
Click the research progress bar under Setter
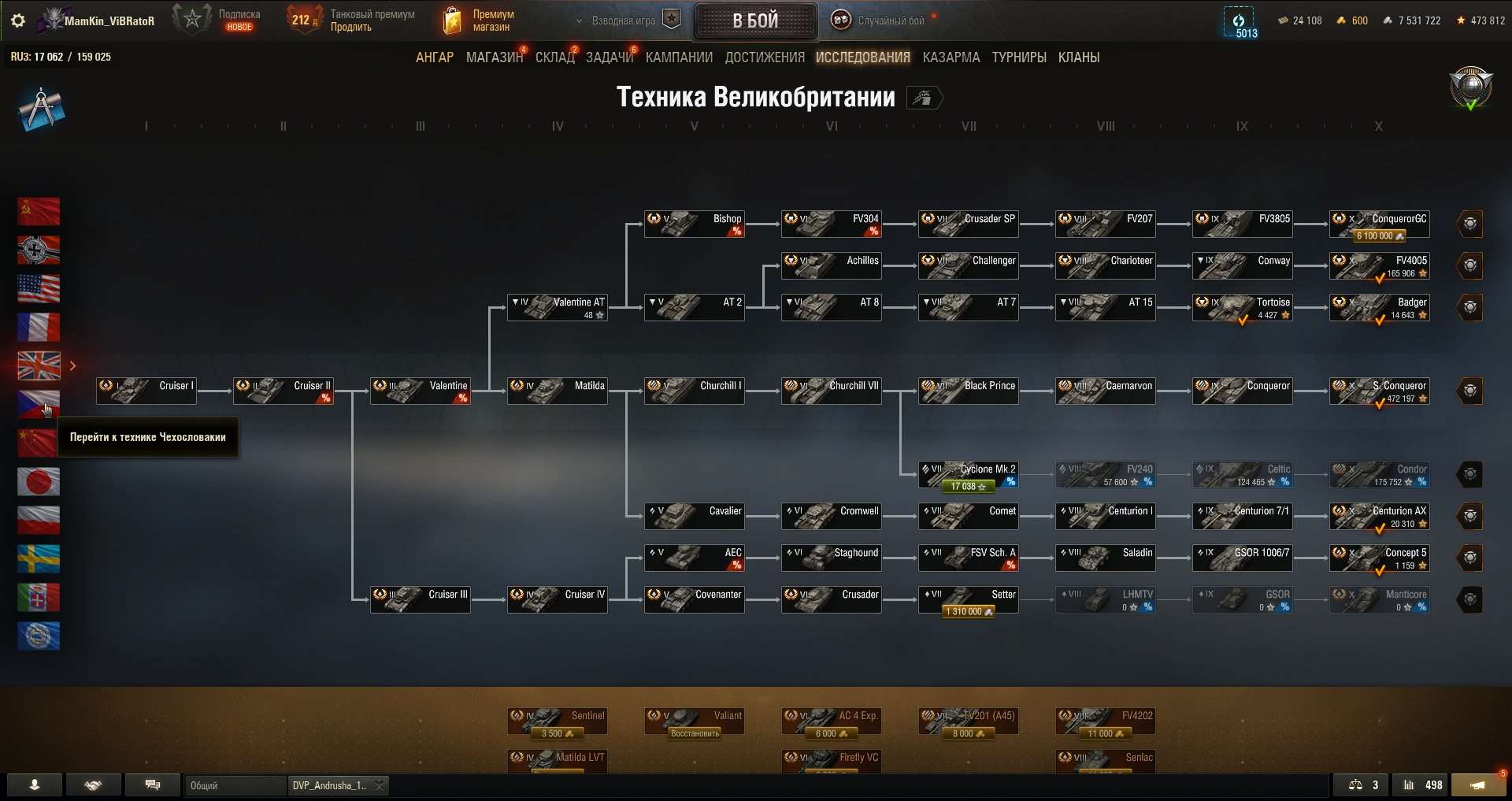[967, 611]
